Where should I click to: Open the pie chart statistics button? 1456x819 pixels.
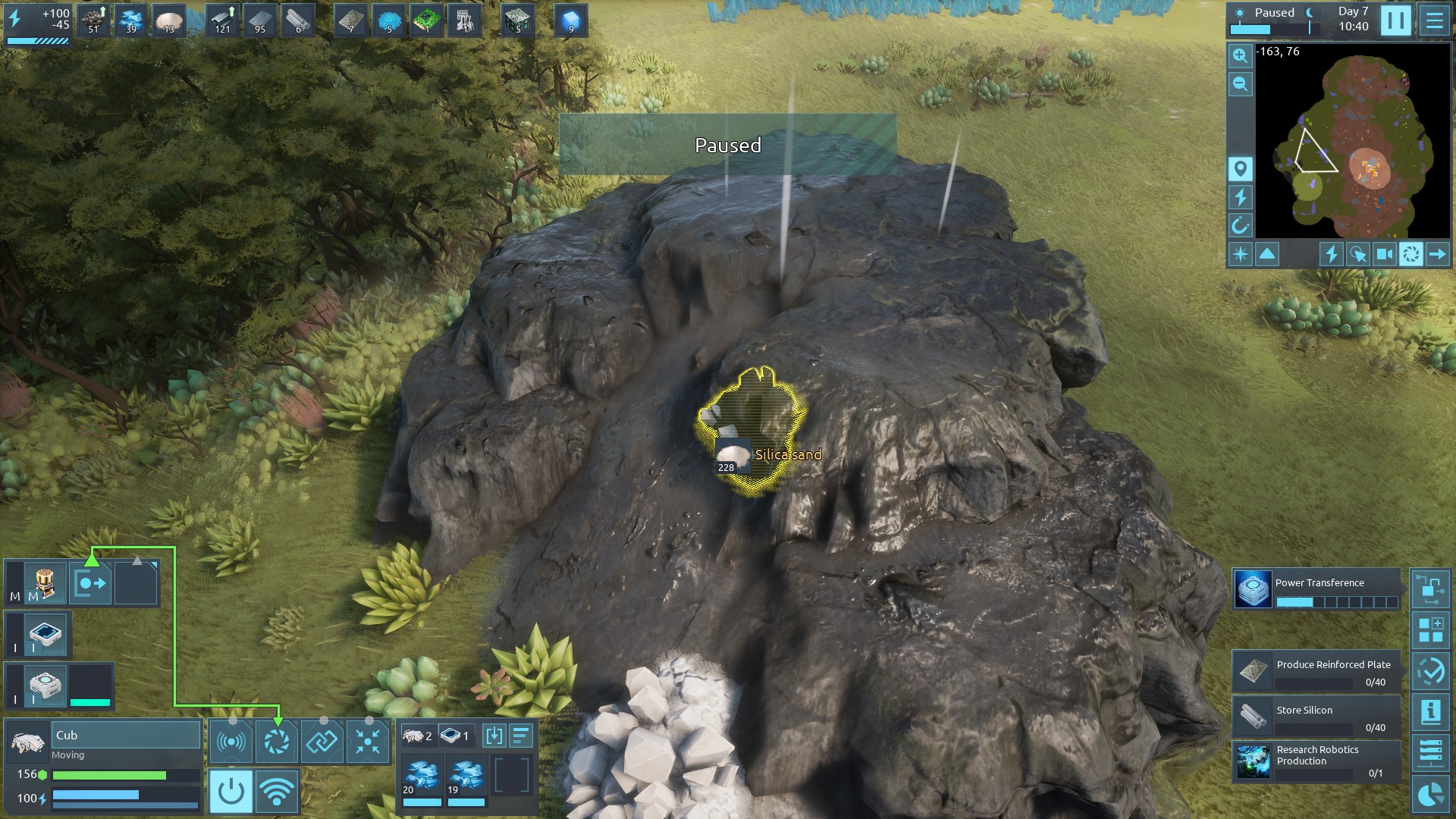[x=1430, y=794]
